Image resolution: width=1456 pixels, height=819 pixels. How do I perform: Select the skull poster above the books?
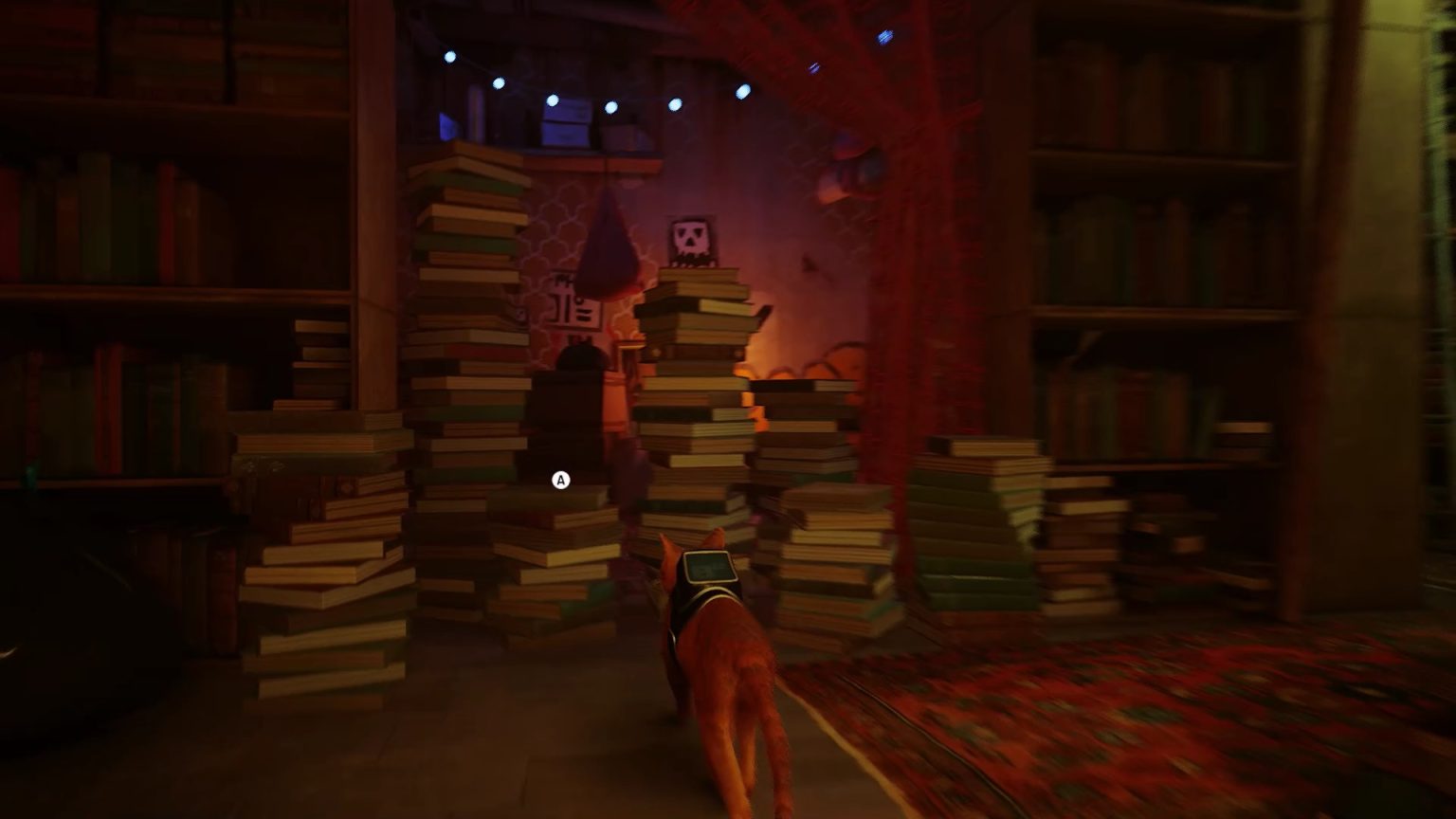(691, 239)
